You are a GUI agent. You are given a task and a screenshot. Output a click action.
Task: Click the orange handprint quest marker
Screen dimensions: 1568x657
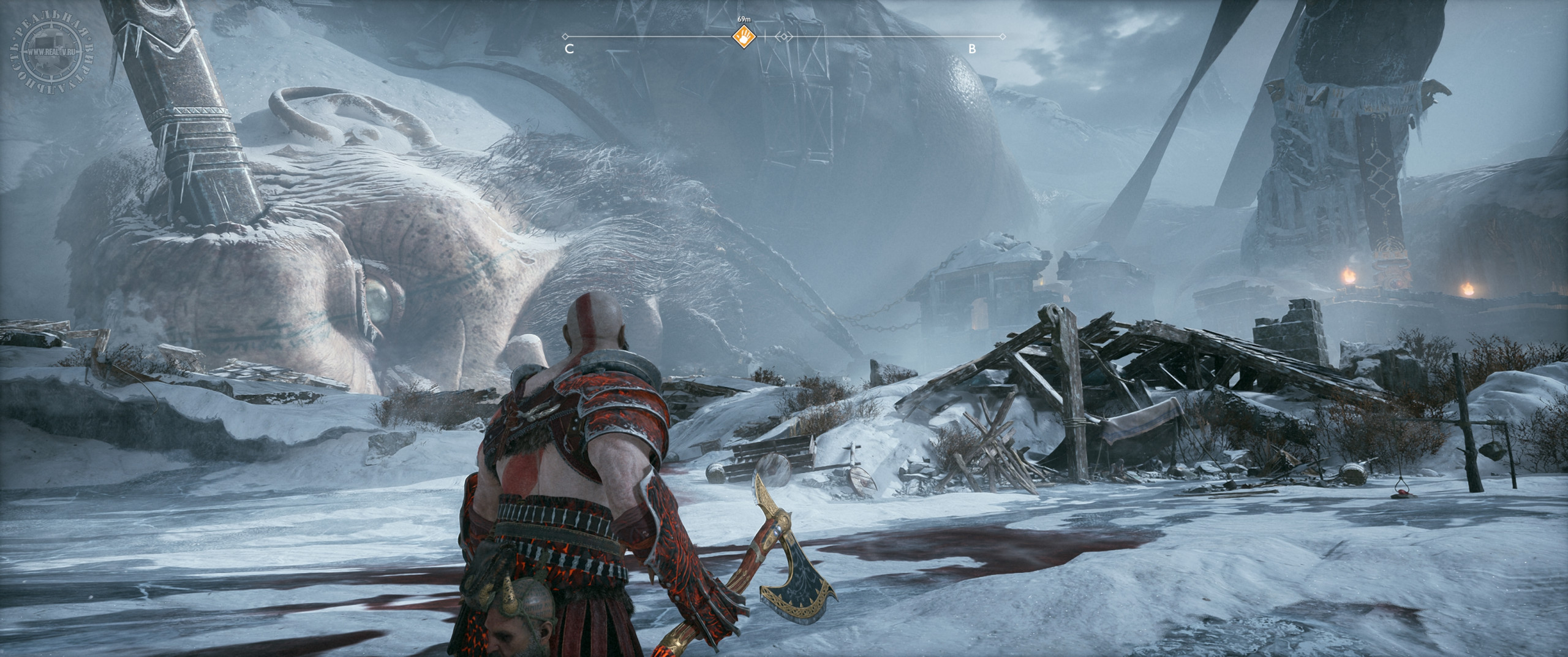point(744,37)
